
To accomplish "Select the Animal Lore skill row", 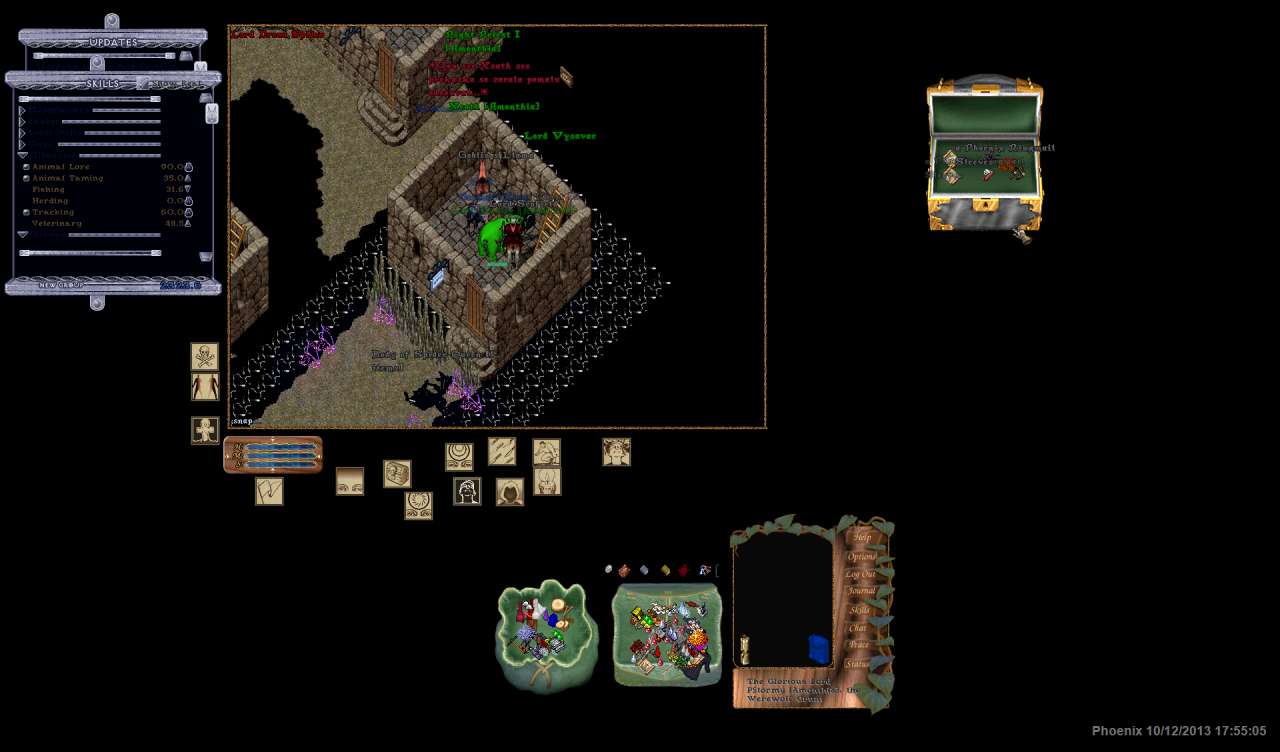I will 61,167.
